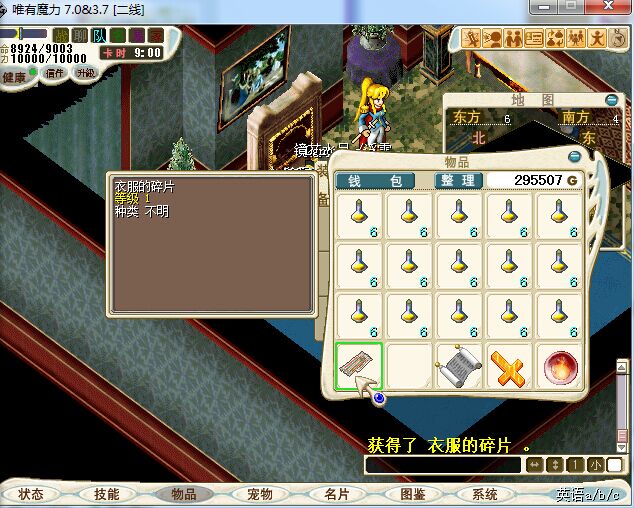Click the 升级 level-up button
The image size is (634, 508).
[x=86, y=74]
